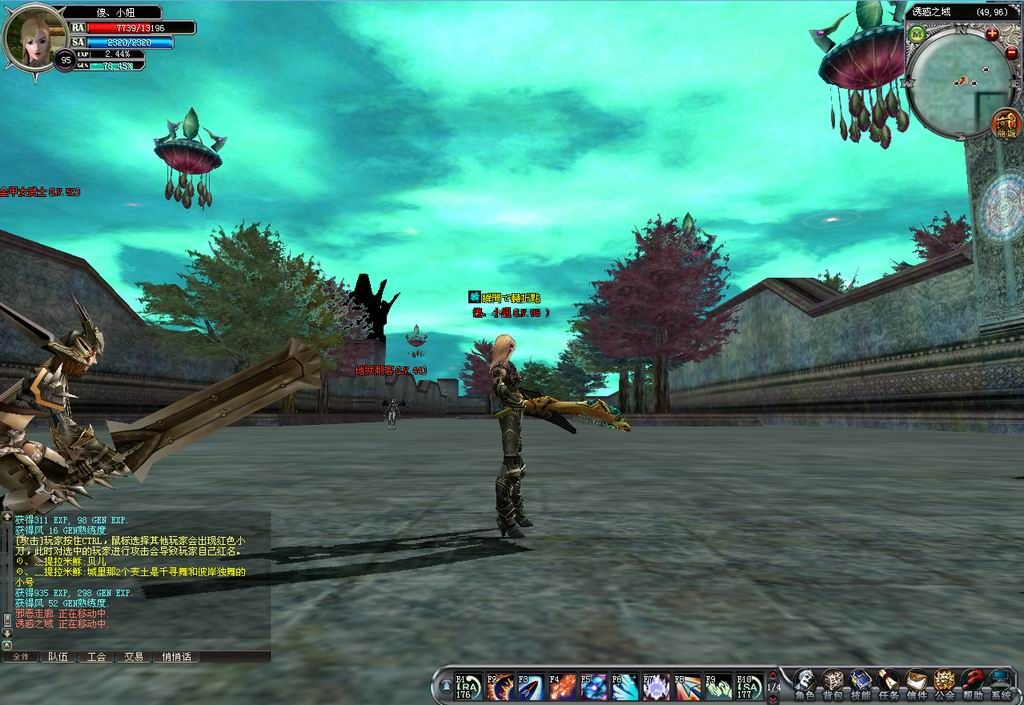Screen dimensions: 1024x705
Task: Open the 技能 skills book
Action: [x=860, y=683]
